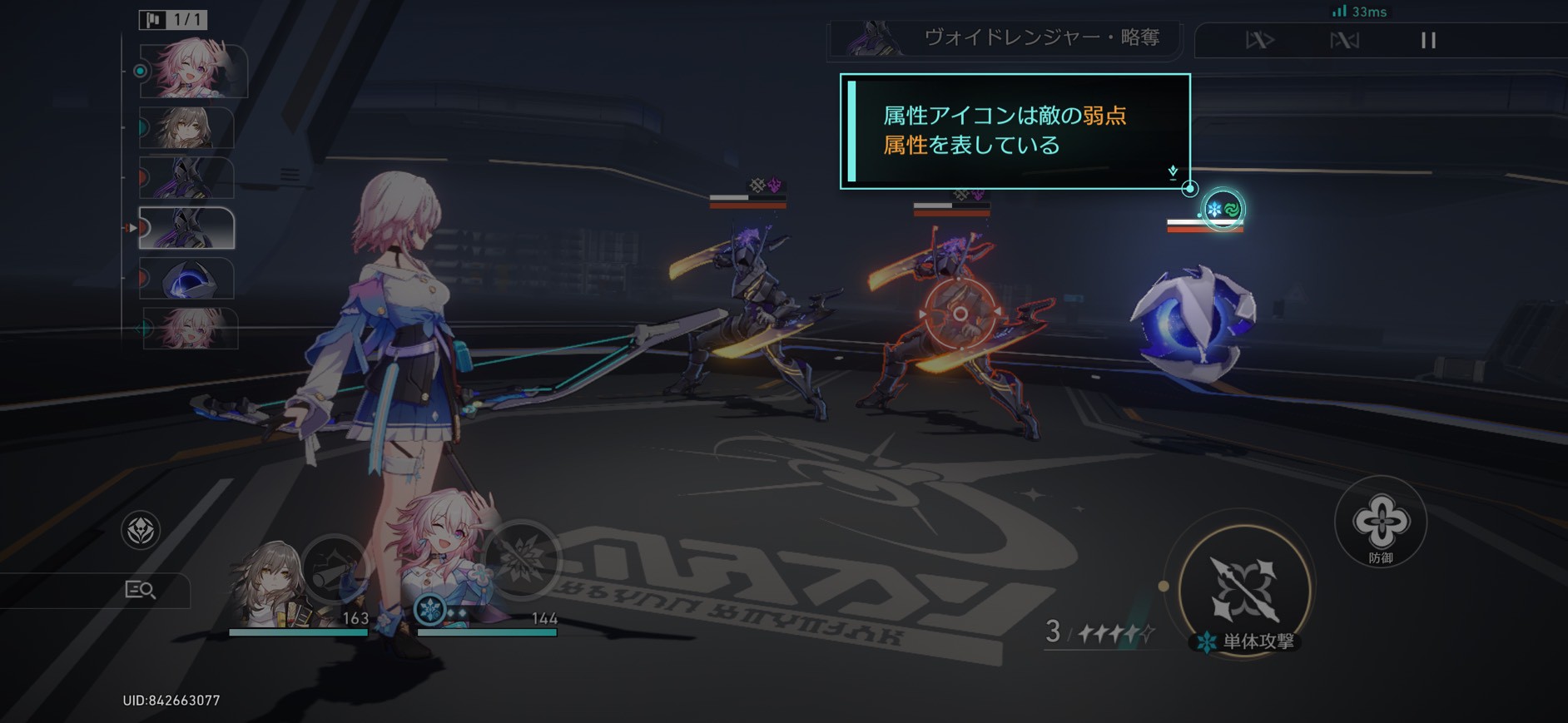Image resolution: width=1568 pixels, height=723 pixels.
Task: Select the Trailblazer character portrait
Action: click(266, 582)
